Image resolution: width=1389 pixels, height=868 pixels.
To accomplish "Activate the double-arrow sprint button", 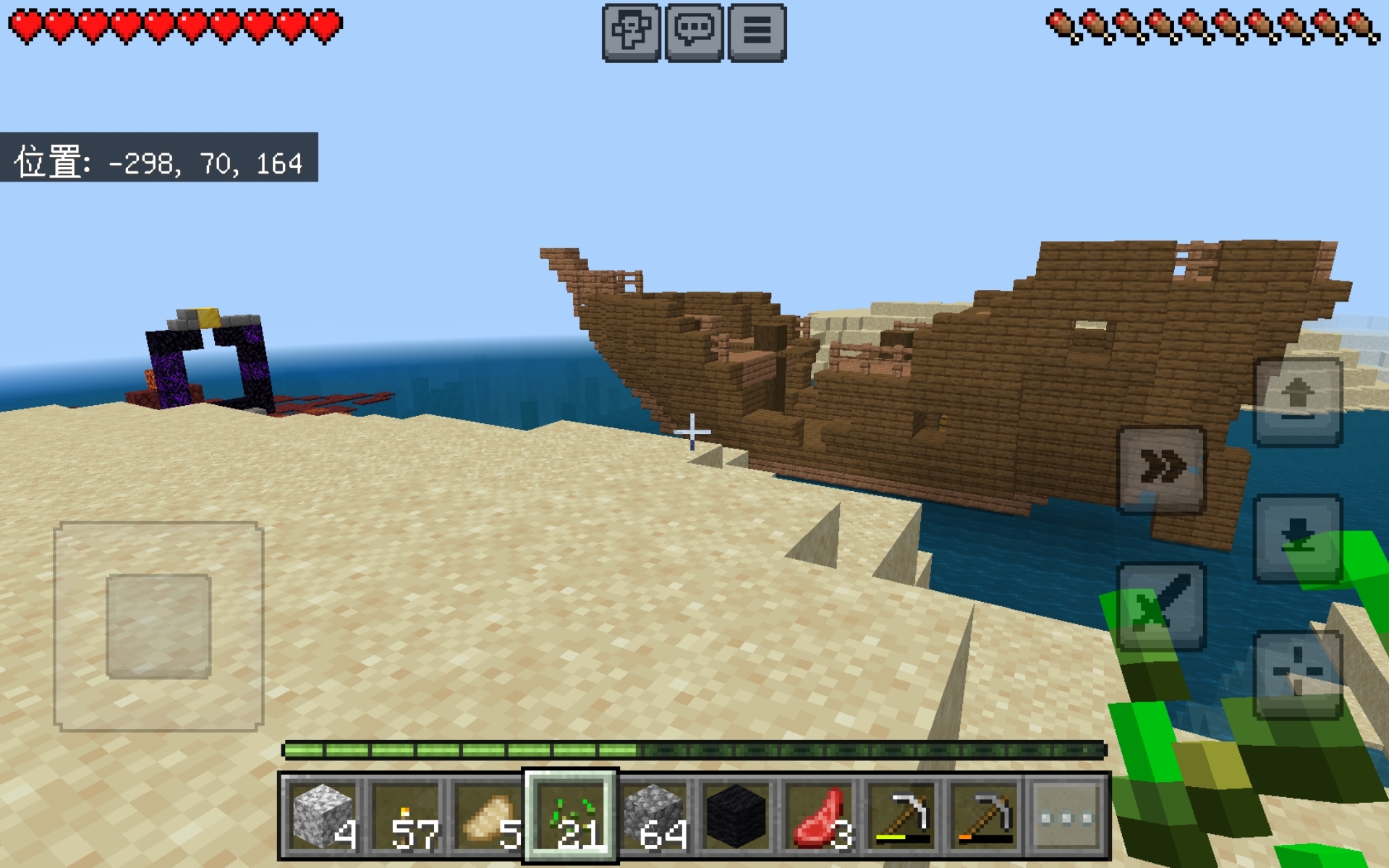I will (1162, 469).
